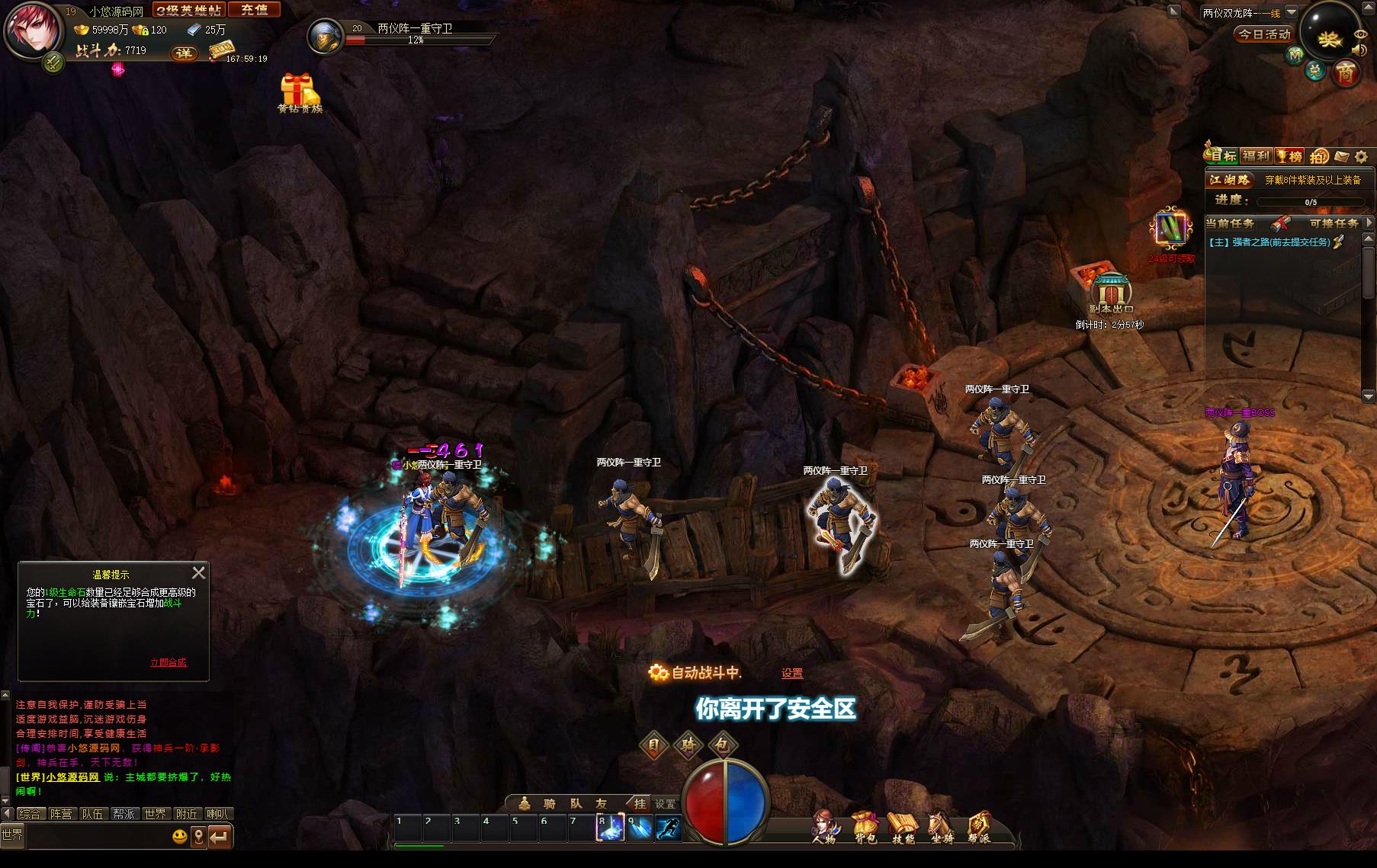
Task: Open the 人物 character panel
Action: 824,827
